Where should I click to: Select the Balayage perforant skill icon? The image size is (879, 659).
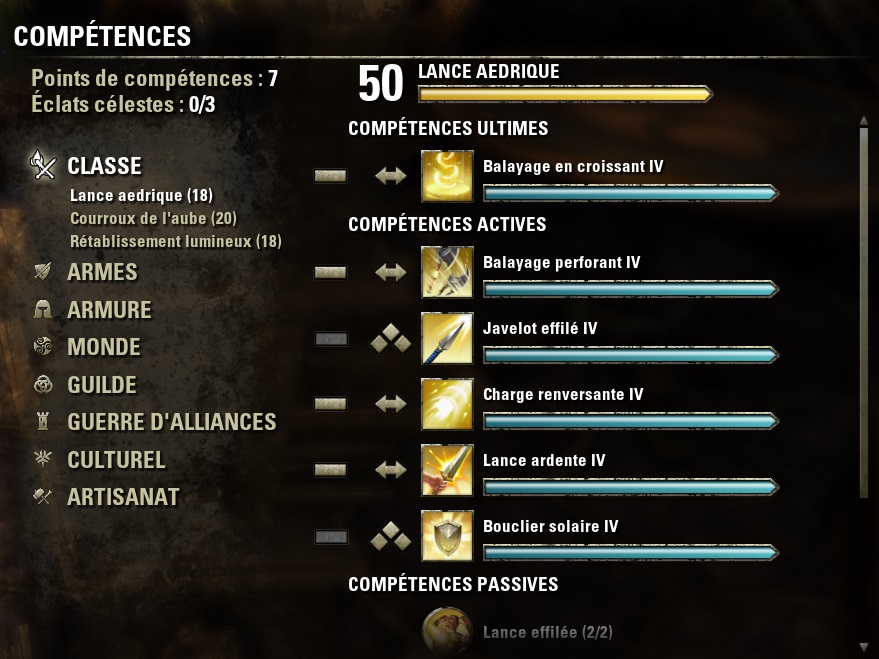click(x=447, y=272)
